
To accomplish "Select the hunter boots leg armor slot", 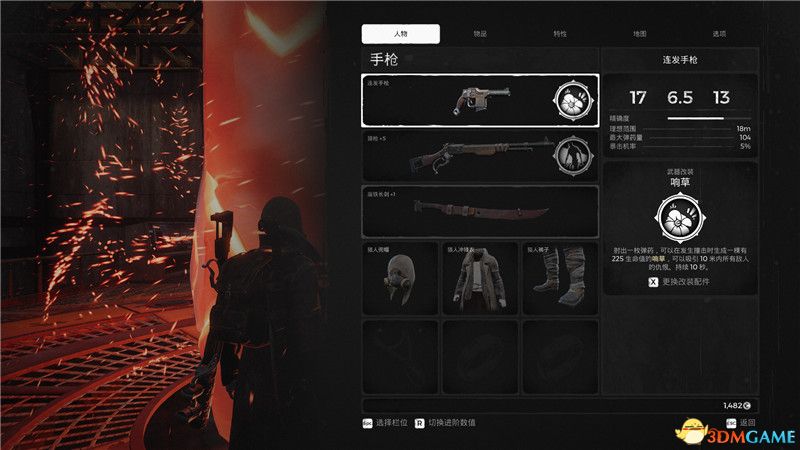I will click(x=560, y=279).
